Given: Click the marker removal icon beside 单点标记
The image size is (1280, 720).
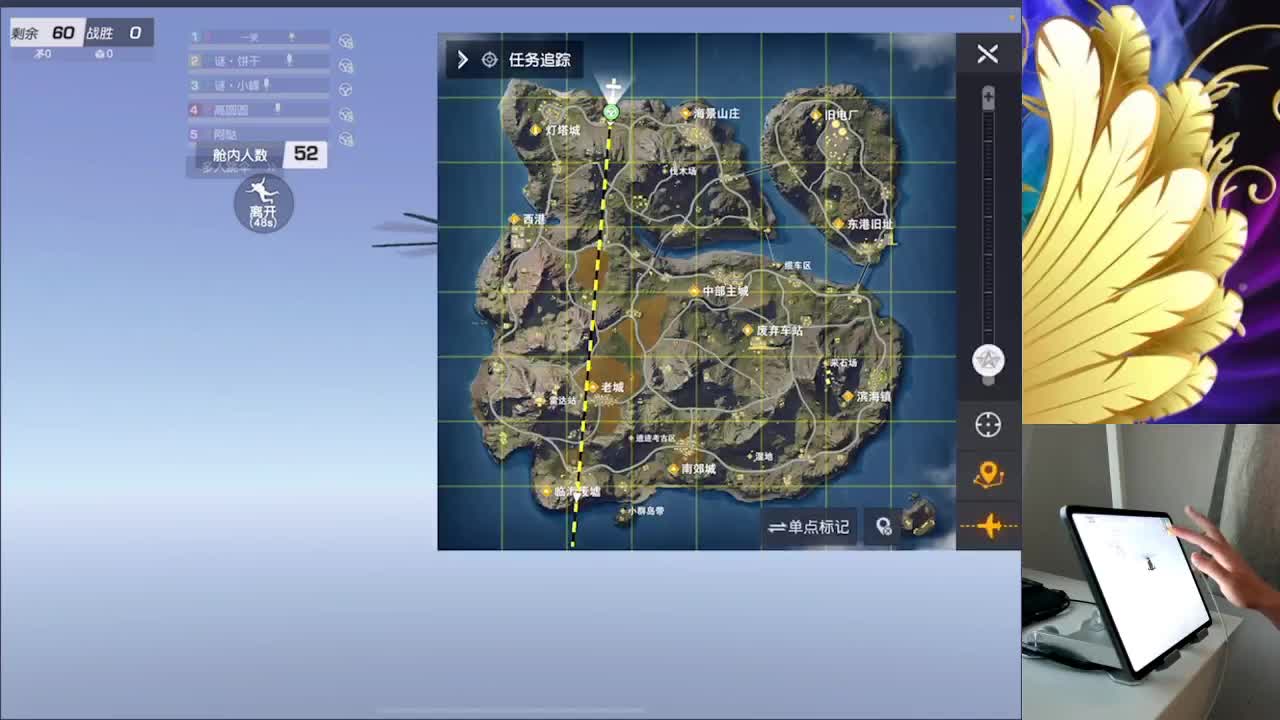Looking at the screenshot, I should (884, 527).
